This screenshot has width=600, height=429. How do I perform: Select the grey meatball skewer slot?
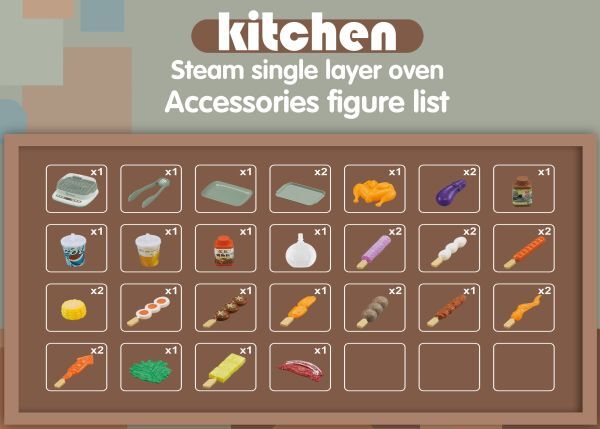[374, 308]
